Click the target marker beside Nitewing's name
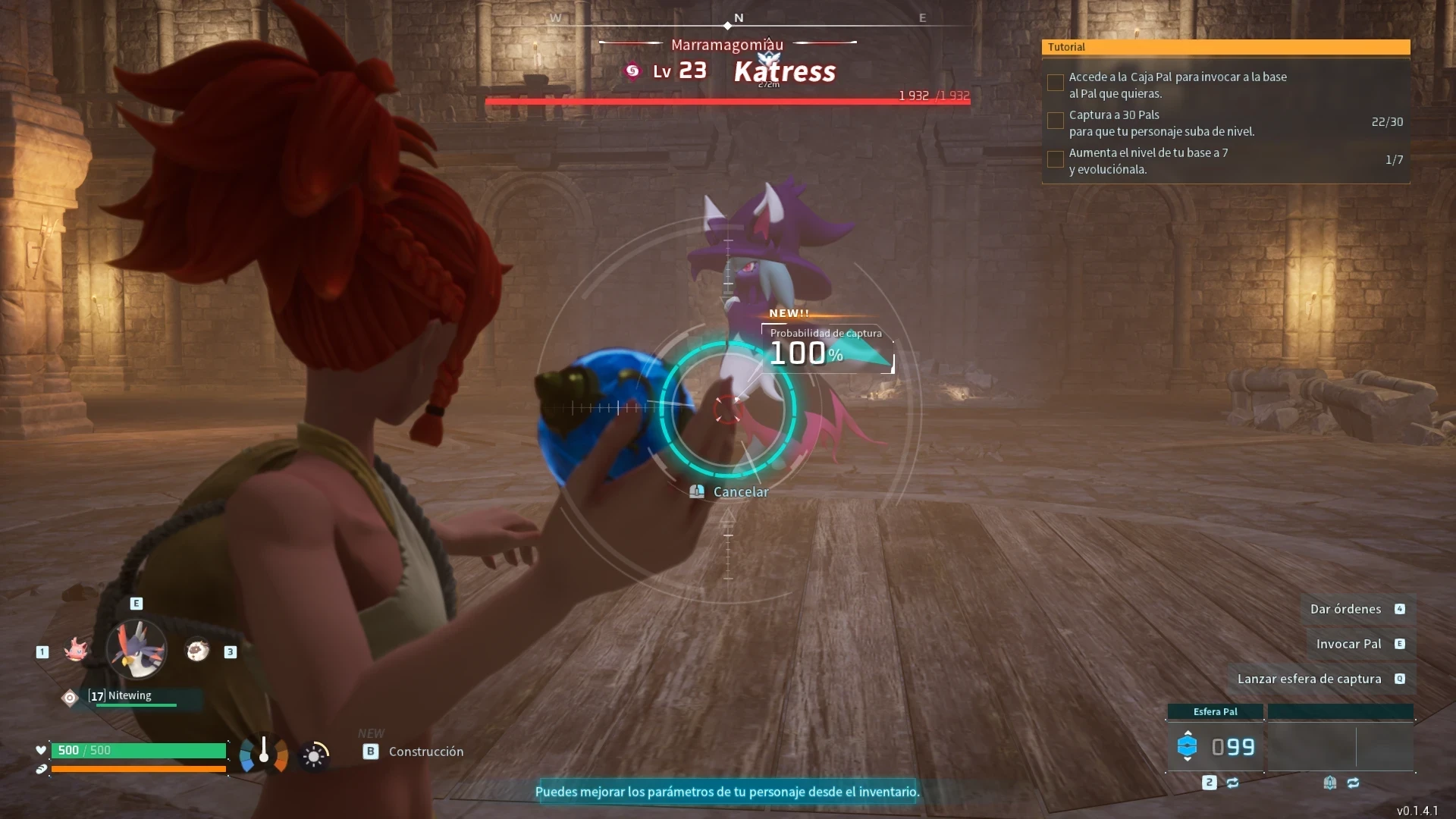The image size is (1456, 819). pyautogui.click(x=69, y=698)
